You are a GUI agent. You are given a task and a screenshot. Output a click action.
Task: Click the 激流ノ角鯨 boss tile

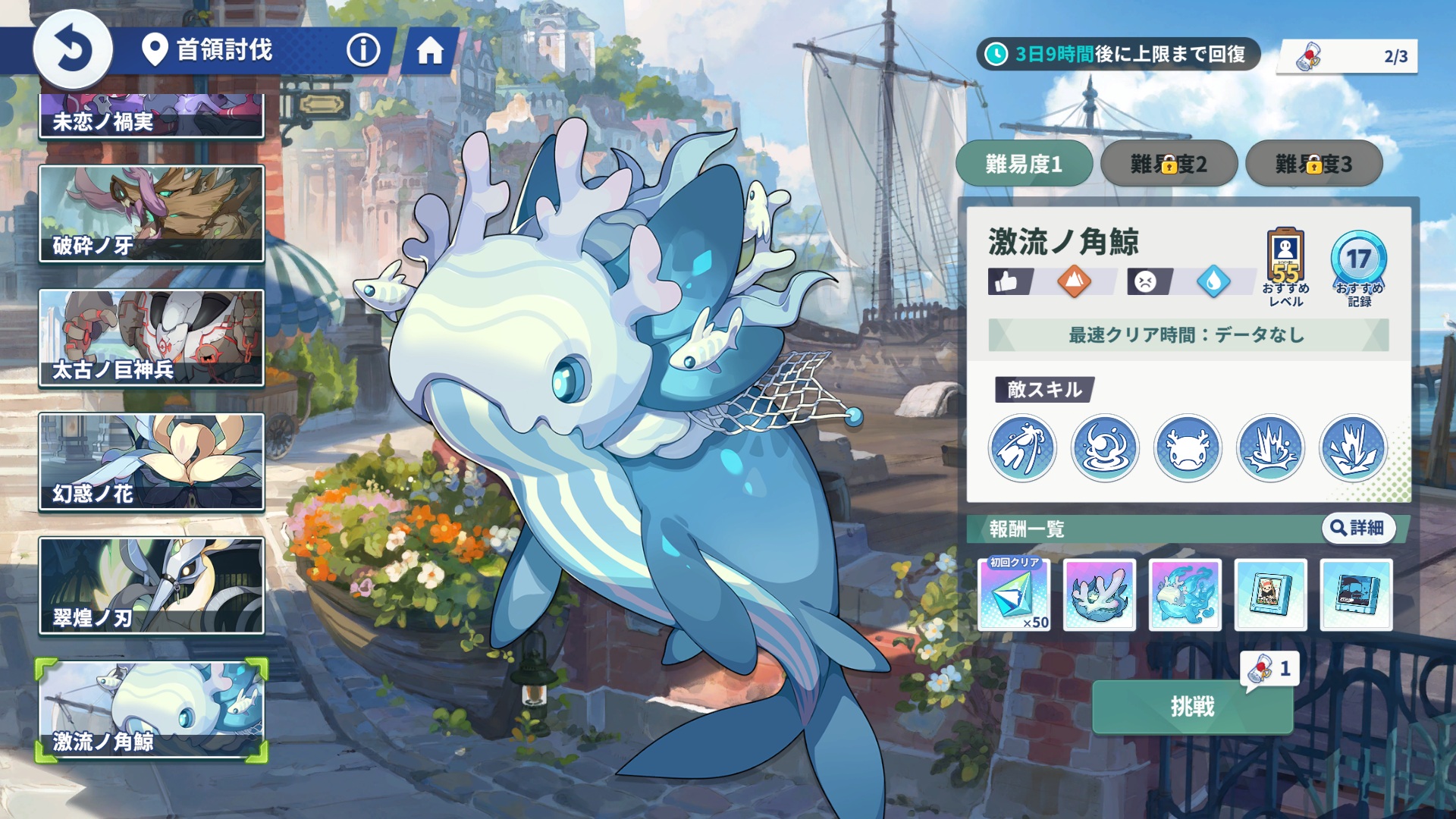(x=152, y=710)
